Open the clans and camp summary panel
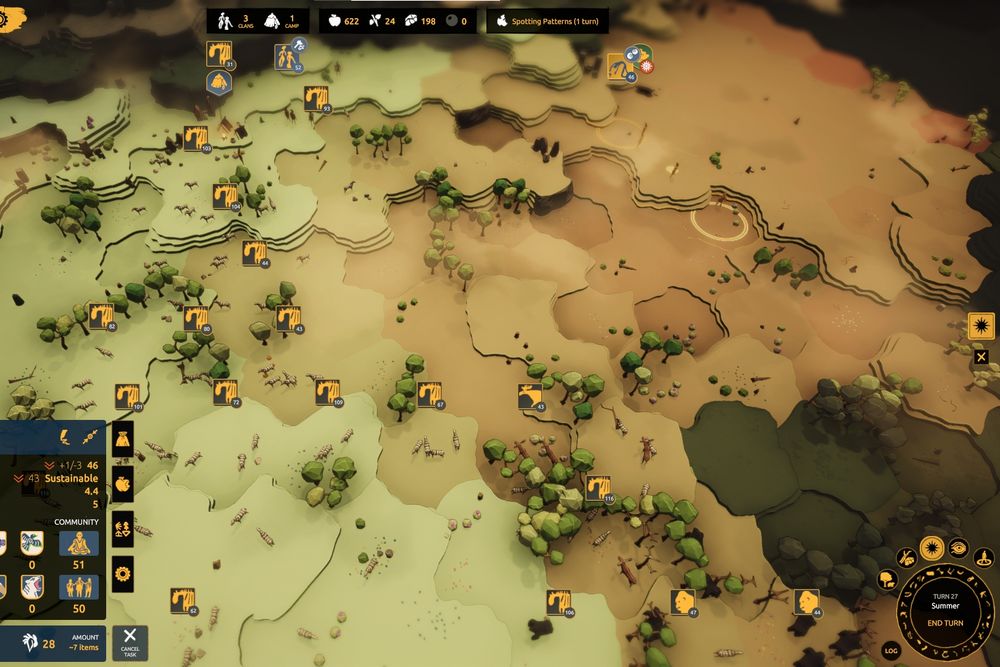Viewport: 1000px width, 667px height. [x=257, y=21]
